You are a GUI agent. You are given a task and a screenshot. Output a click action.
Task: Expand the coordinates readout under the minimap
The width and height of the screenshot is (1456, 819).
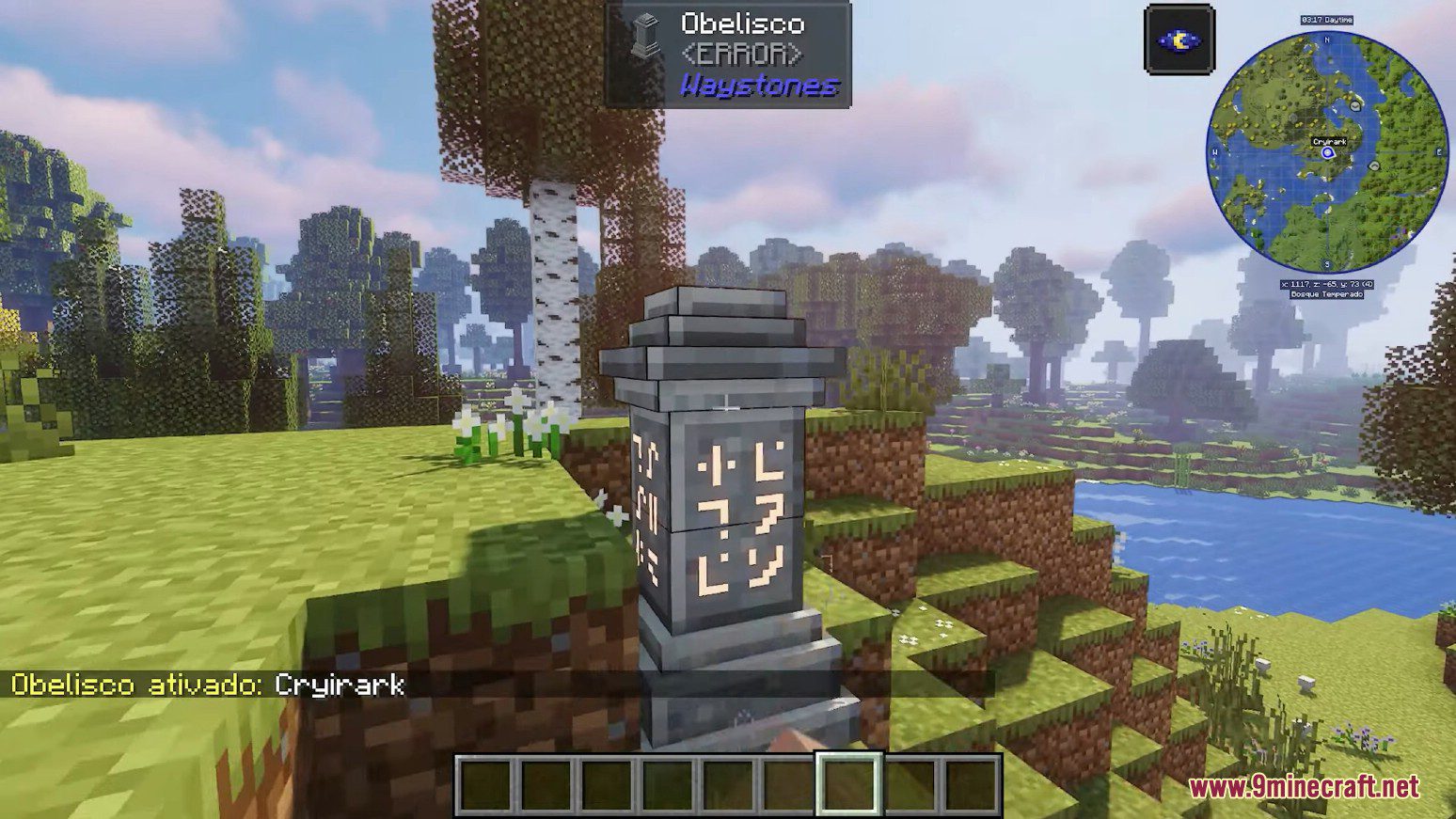click(1327, 284)
